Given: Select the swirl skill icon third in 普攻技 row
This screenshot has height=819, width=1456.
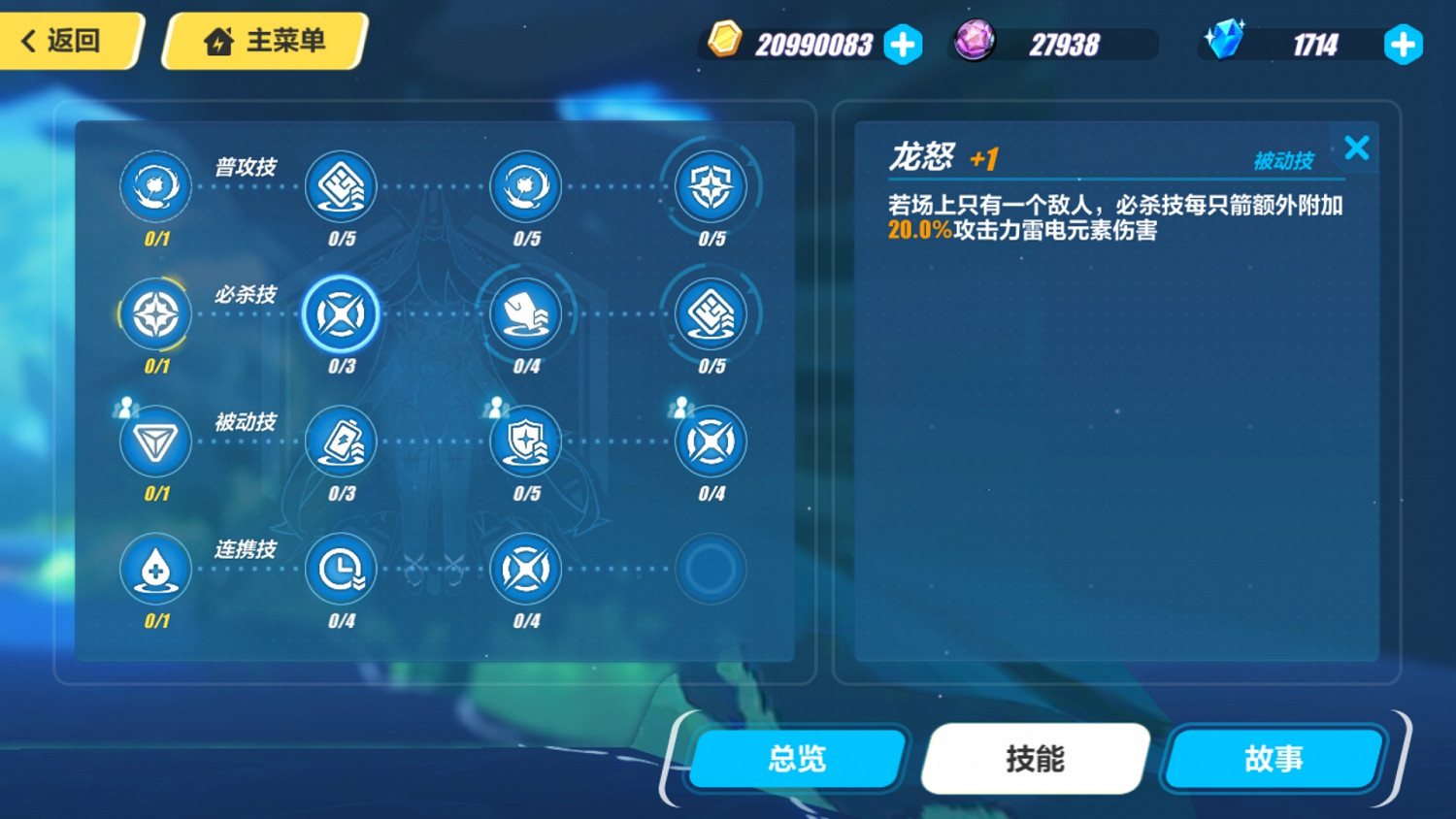Looking at the screenshot, I should 525,186.
